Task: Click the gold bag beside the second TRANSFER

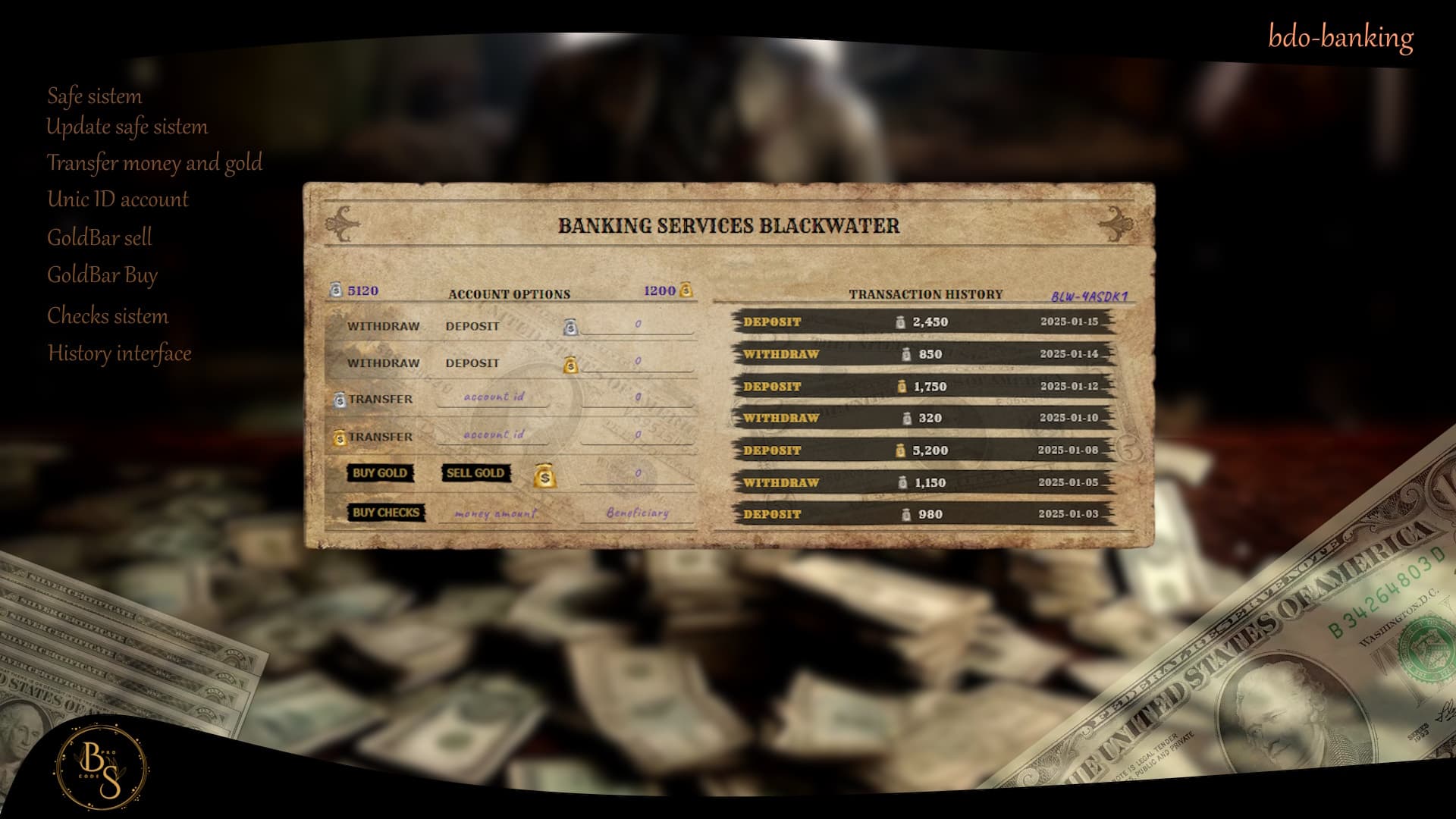Action: pos(341,436)
